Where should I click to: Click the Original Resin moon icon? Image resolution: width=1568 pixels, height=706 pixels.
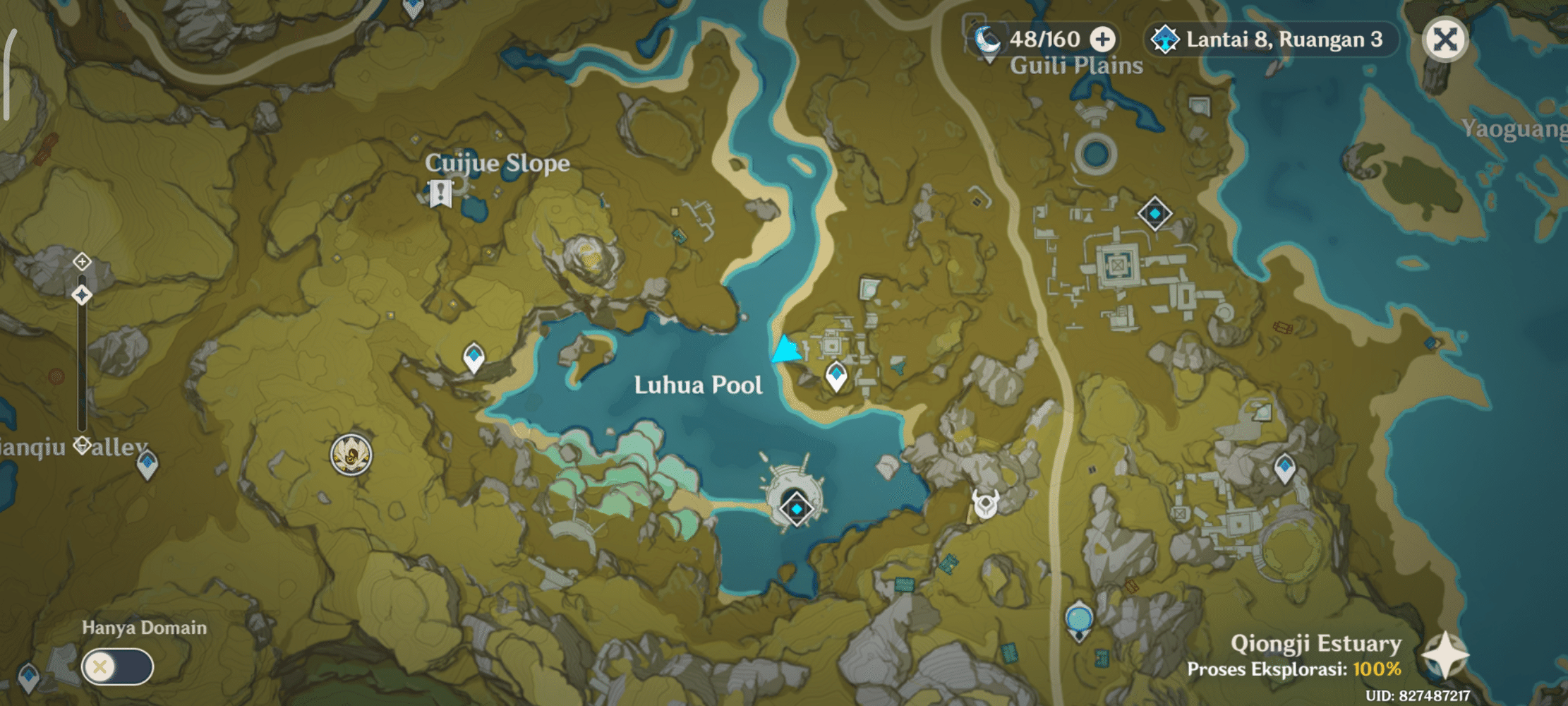point(989,40)
